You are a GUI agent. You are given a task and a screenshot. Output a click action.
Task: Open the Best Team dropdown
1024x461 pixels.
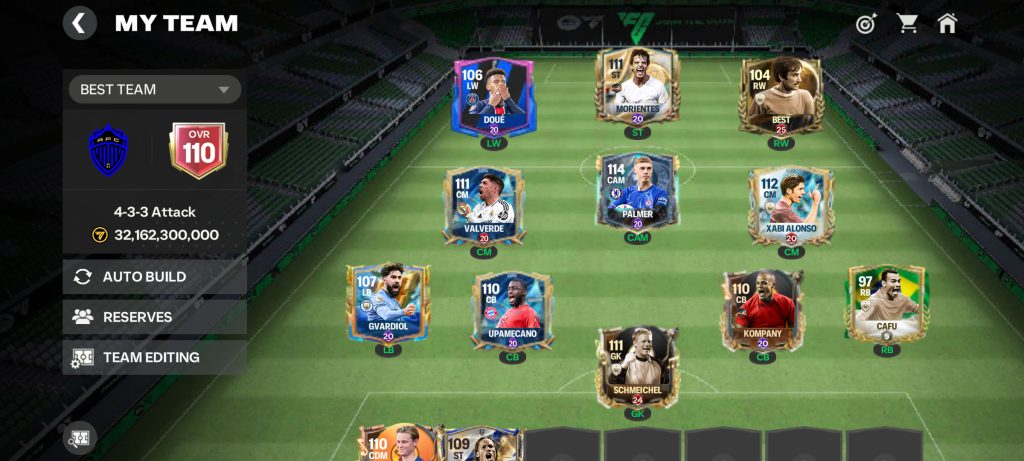pos(155,89)
